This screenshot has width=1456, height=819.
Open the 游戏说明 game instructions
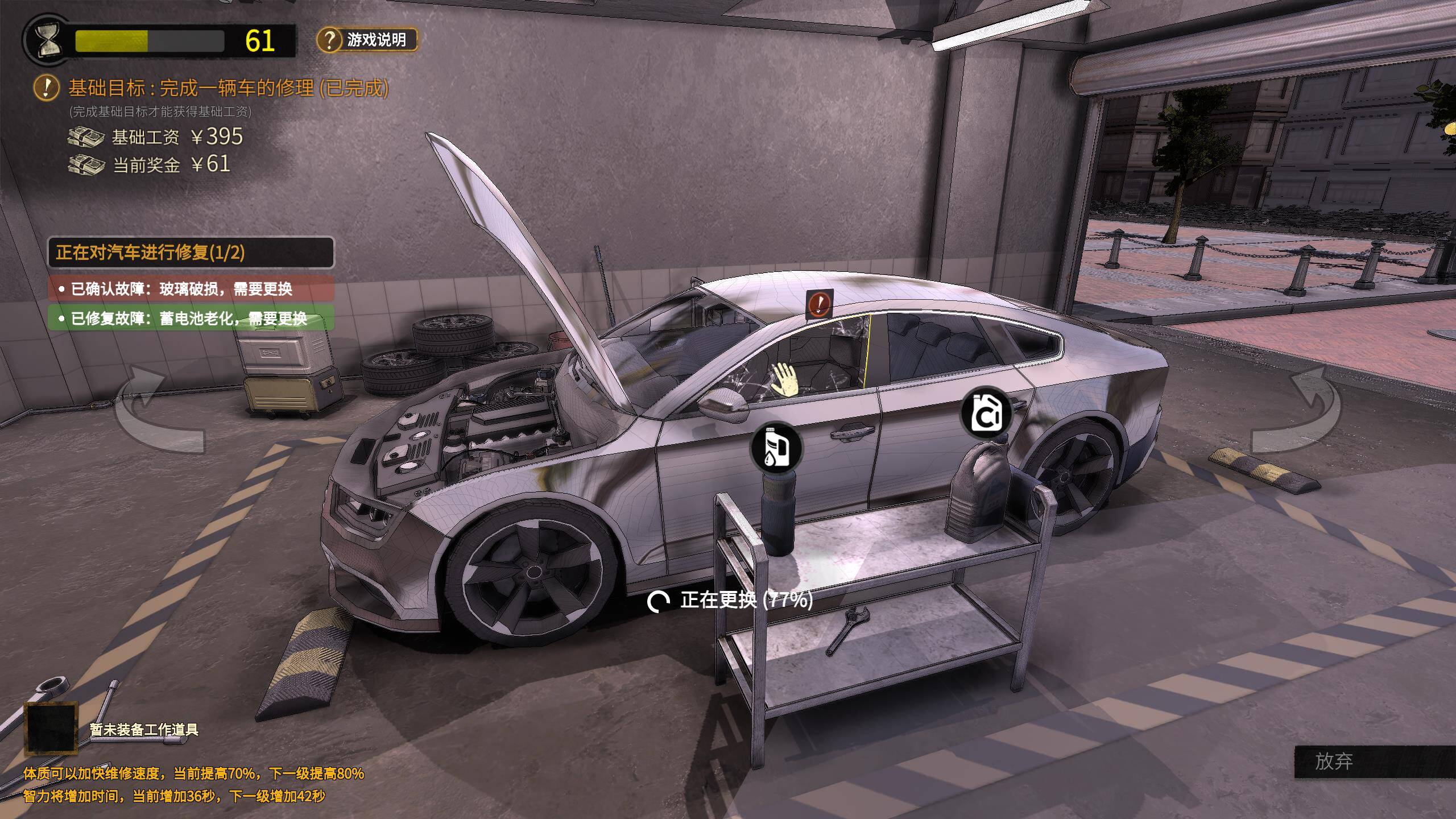[367, 40]
